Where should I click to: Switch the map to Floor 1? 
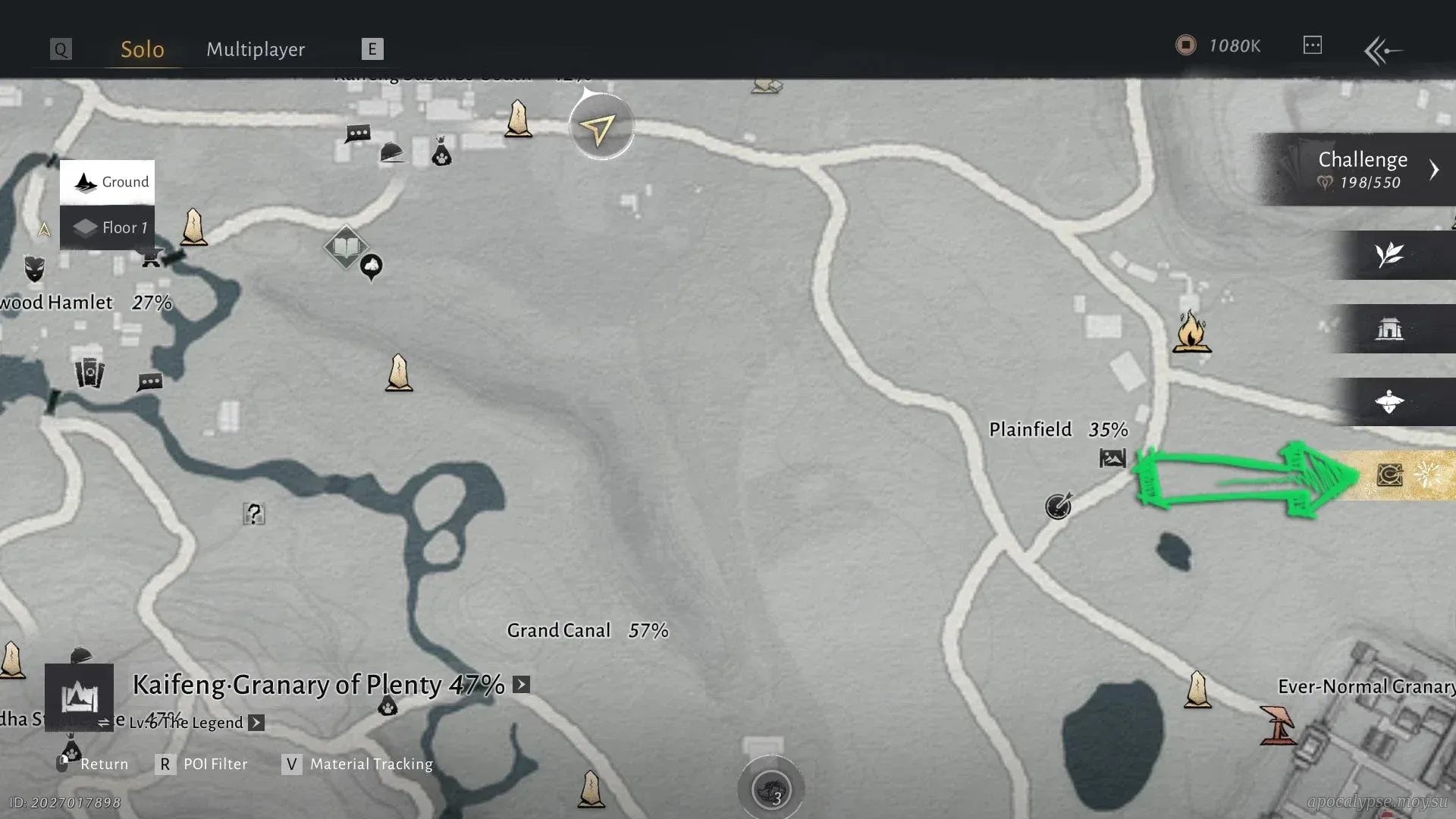pos(108,227)
